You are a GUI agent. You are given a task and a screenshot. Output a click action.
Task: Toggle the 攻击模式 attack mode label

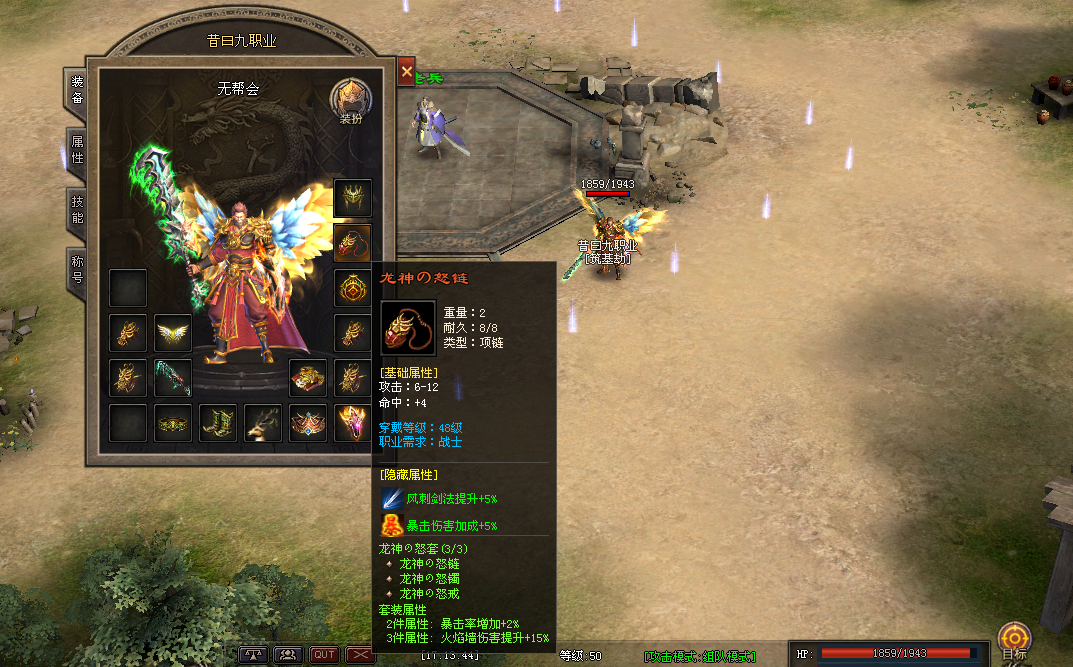(700, 656)
